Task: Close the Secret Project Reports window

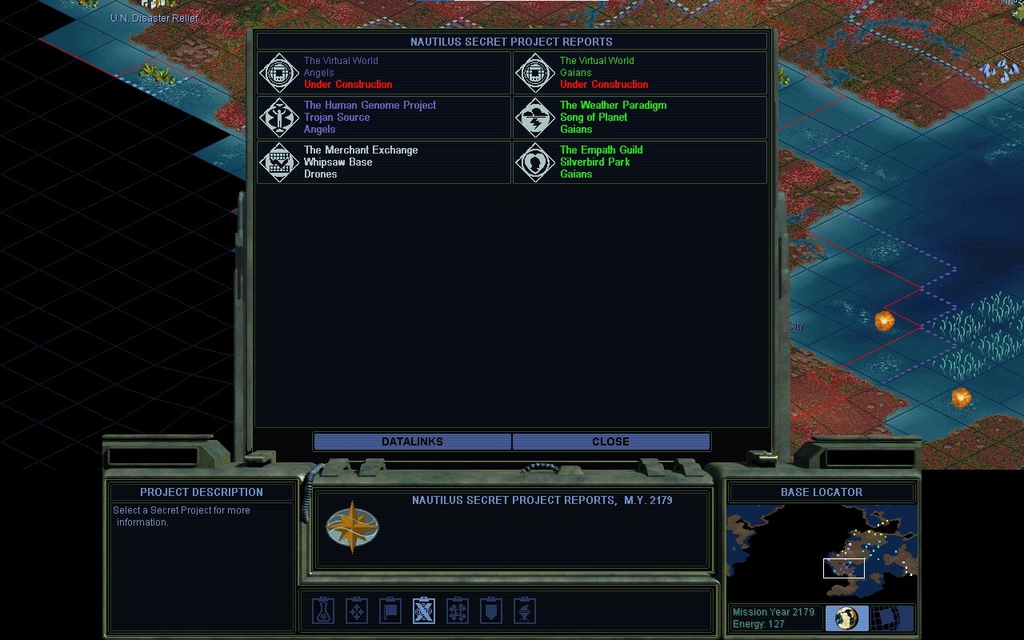Action: [610, 442]
